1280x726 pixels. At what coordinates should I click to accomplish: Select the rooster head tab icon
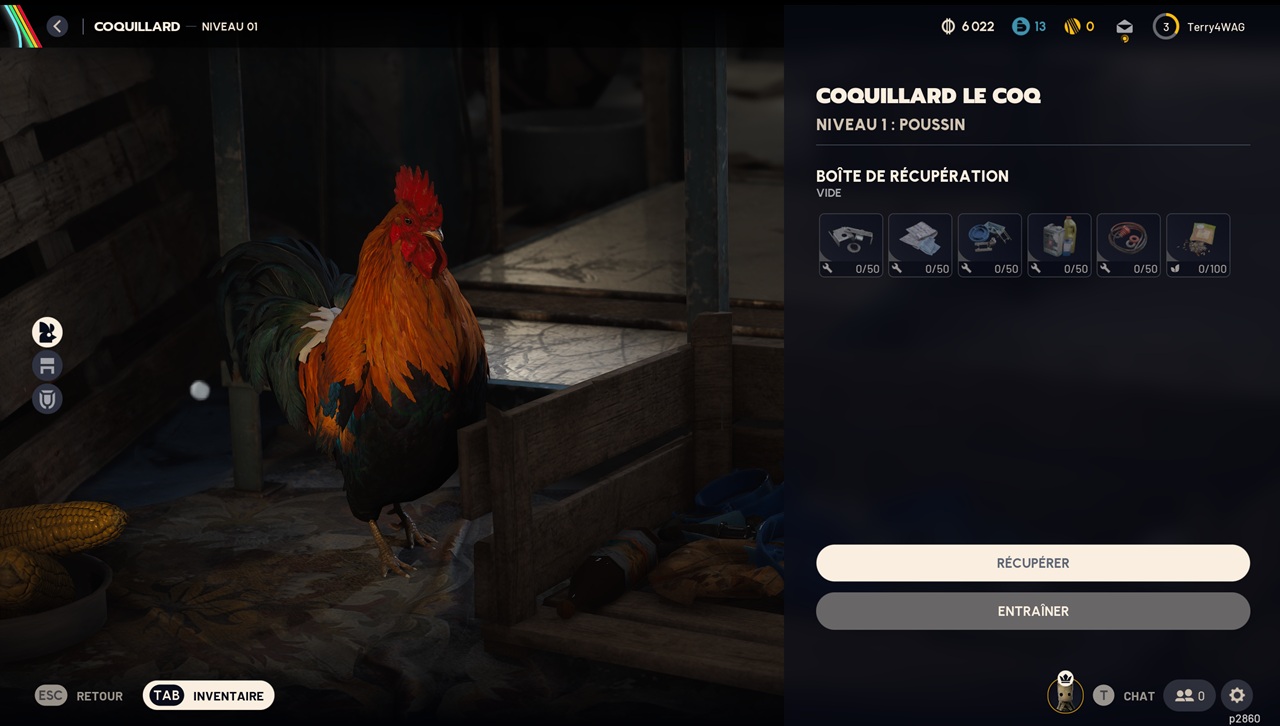[x=47, y=332]
